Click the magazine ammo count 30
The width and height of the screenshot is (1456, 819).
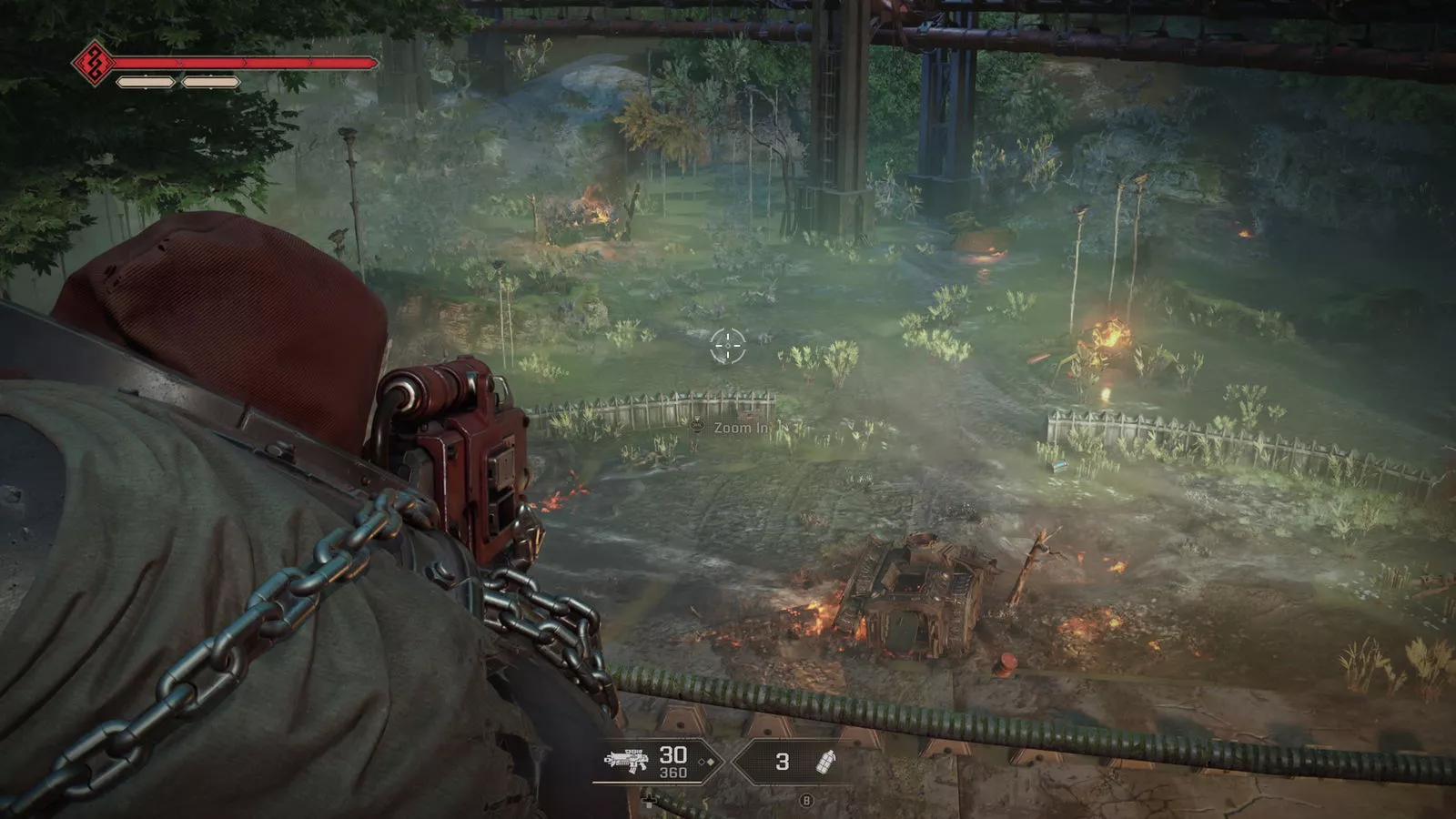672,754
